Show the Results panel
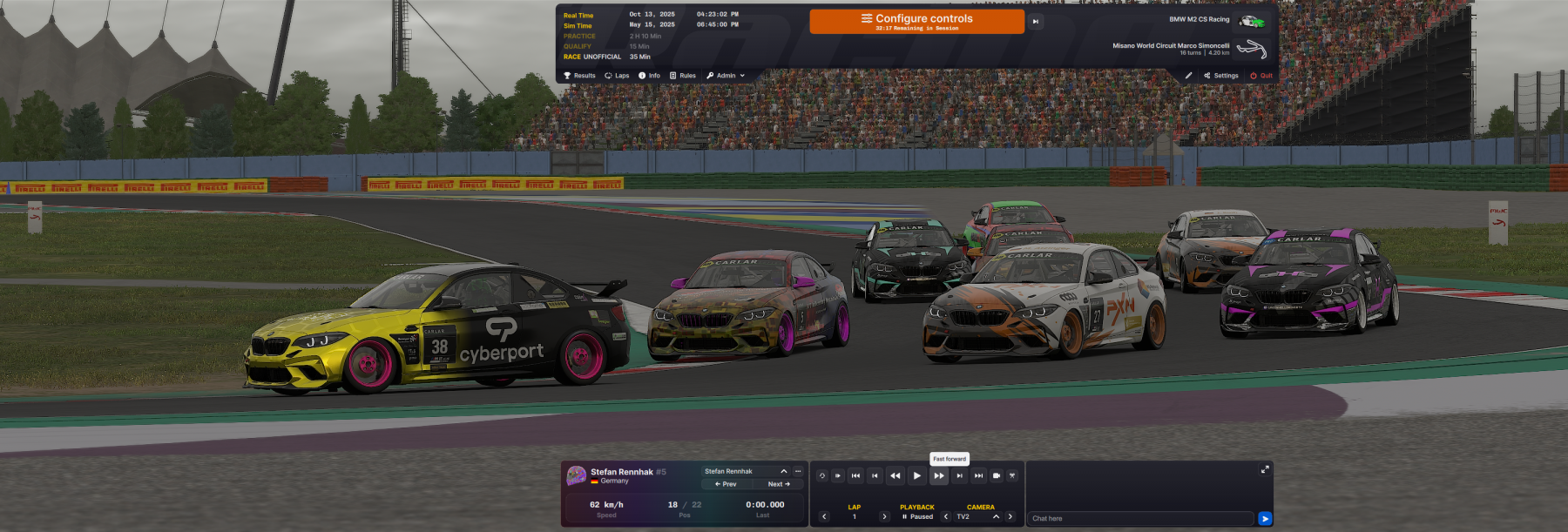This screenshot has height=532, width=1568. point(579,76)
